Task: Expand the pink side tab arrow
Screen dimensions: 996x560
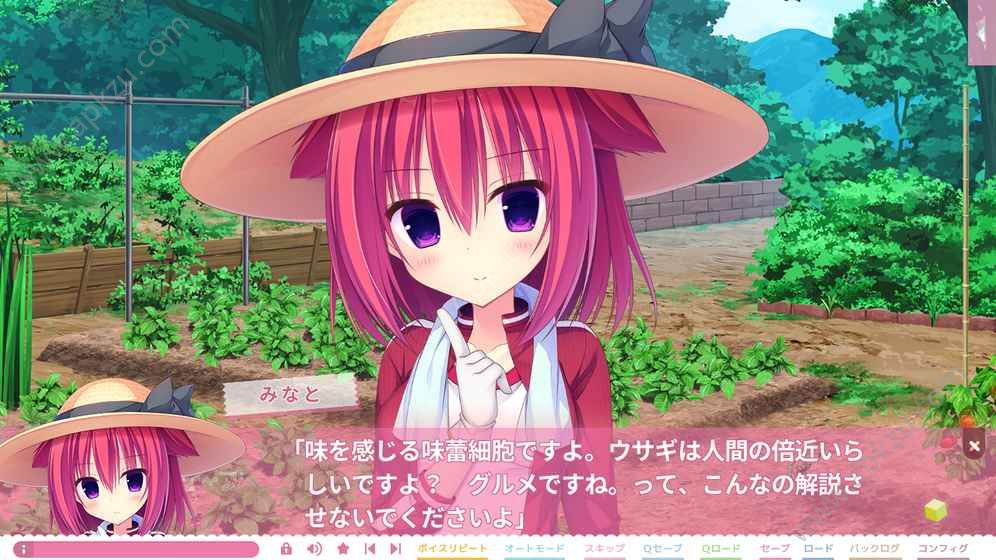Action: (982, 32)
